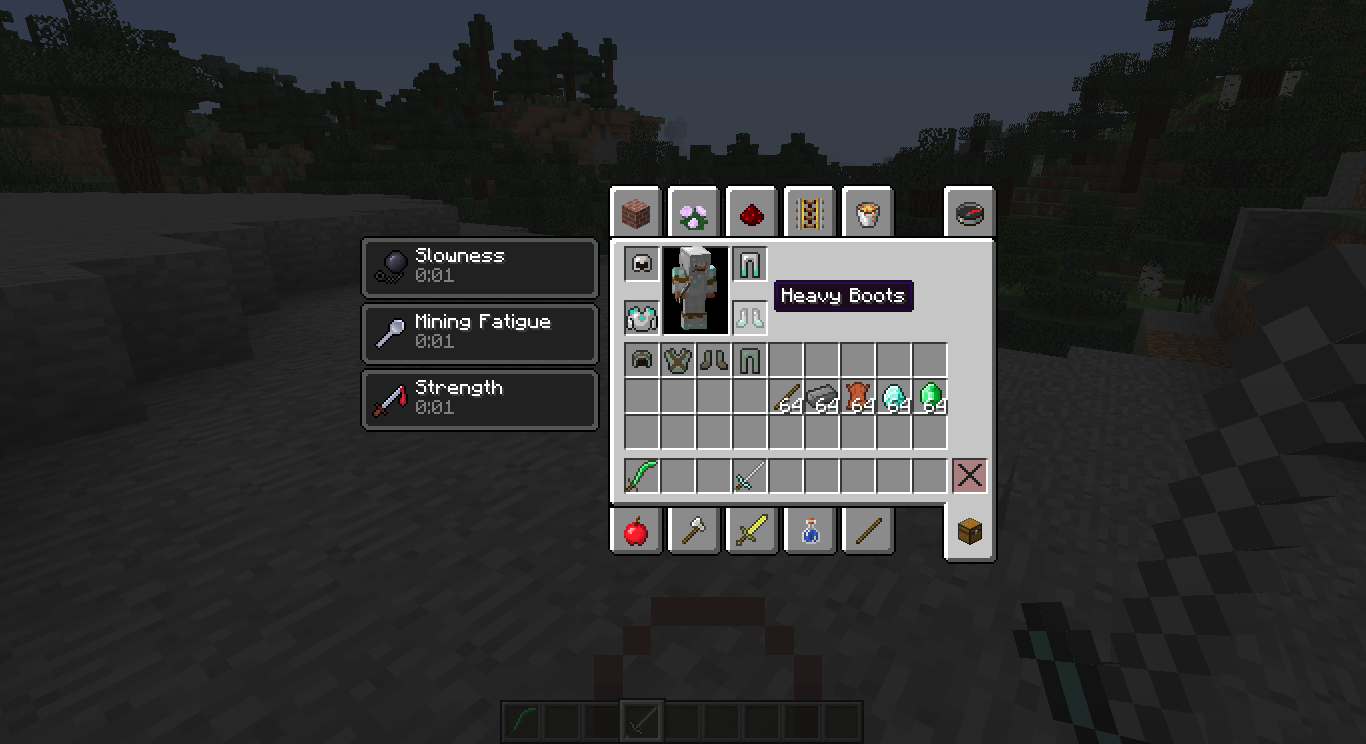Screen dimensions: 1366x744
Task: Click the Brewing potion bottle icon
Action: point(810,531)
